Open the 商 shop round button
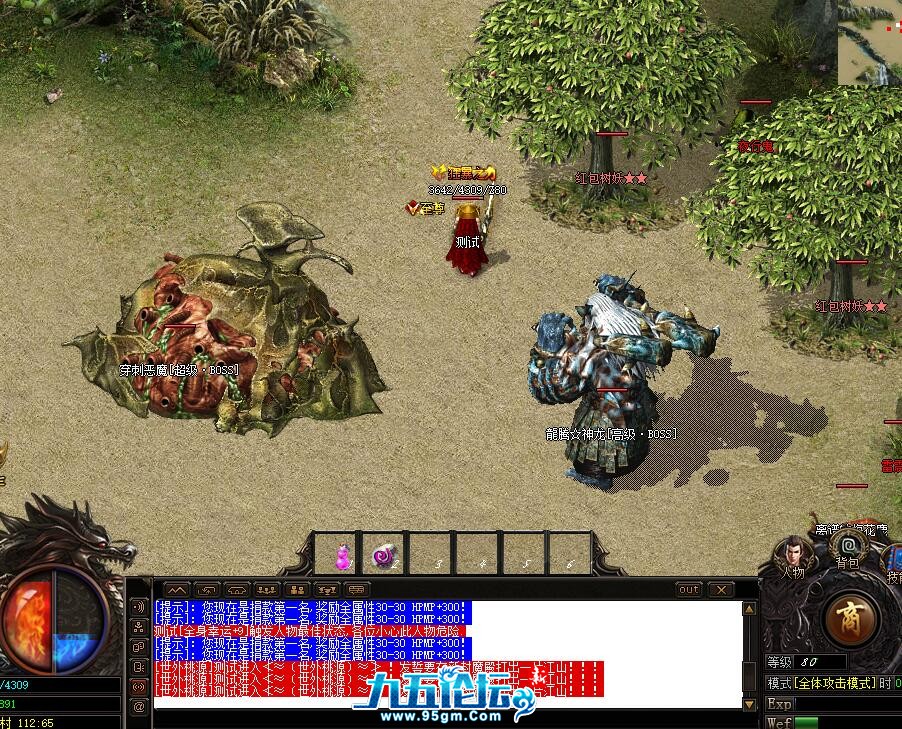The width and height of the screenshot is (902, 729). click(851, 616)
